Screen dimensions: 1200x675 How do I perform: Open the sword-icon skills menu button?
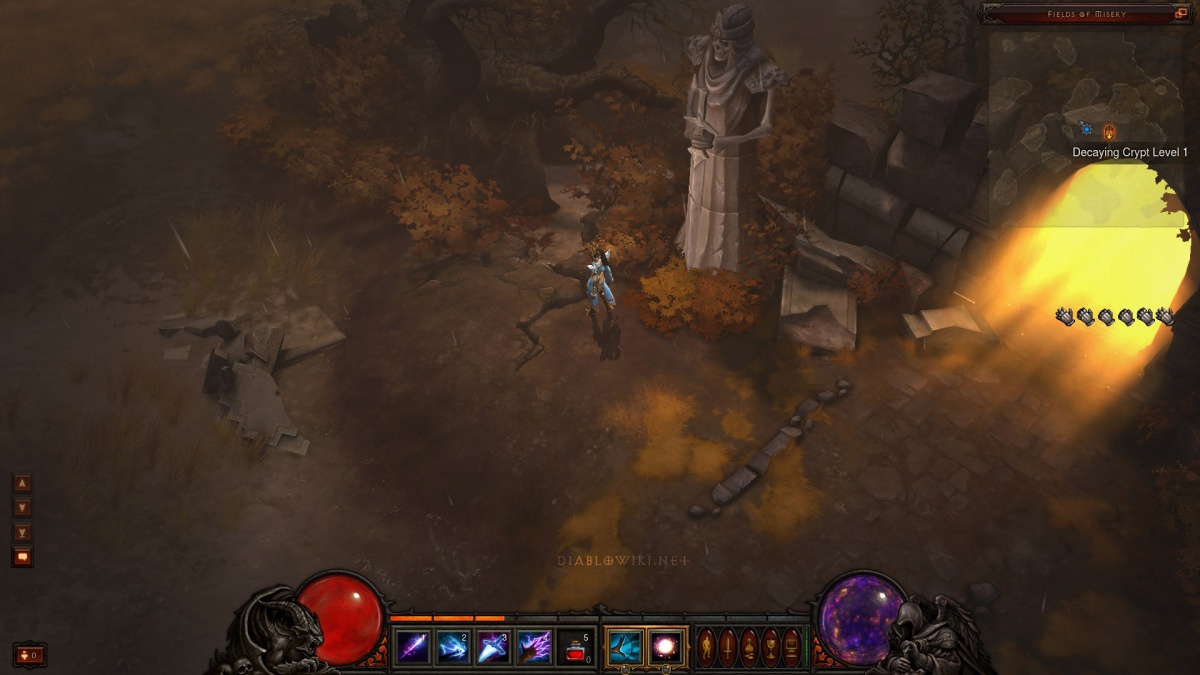click(x=728, y=647)
